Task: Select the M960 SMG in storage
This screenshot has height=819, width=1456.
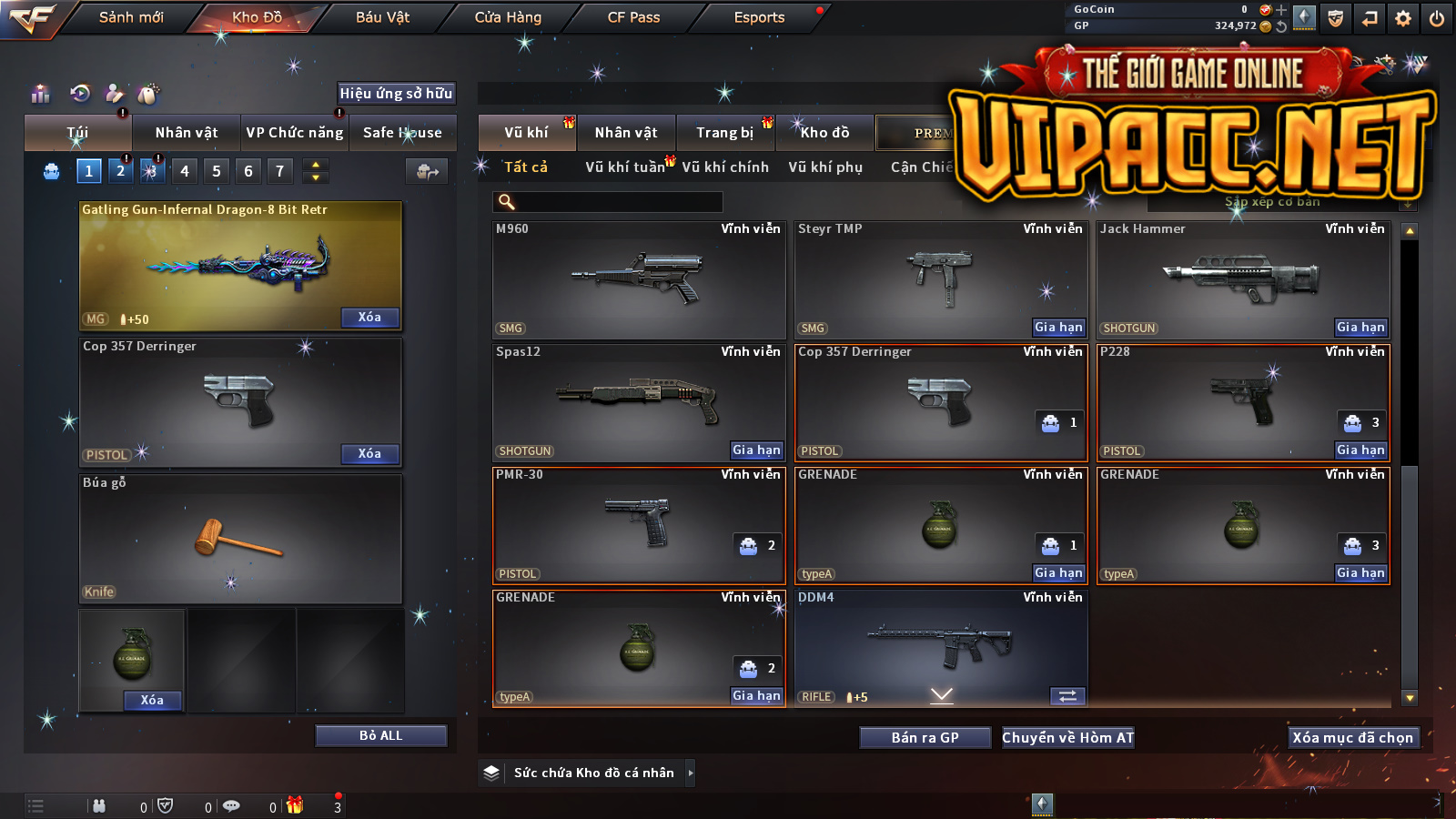Action: click(638, 279)
